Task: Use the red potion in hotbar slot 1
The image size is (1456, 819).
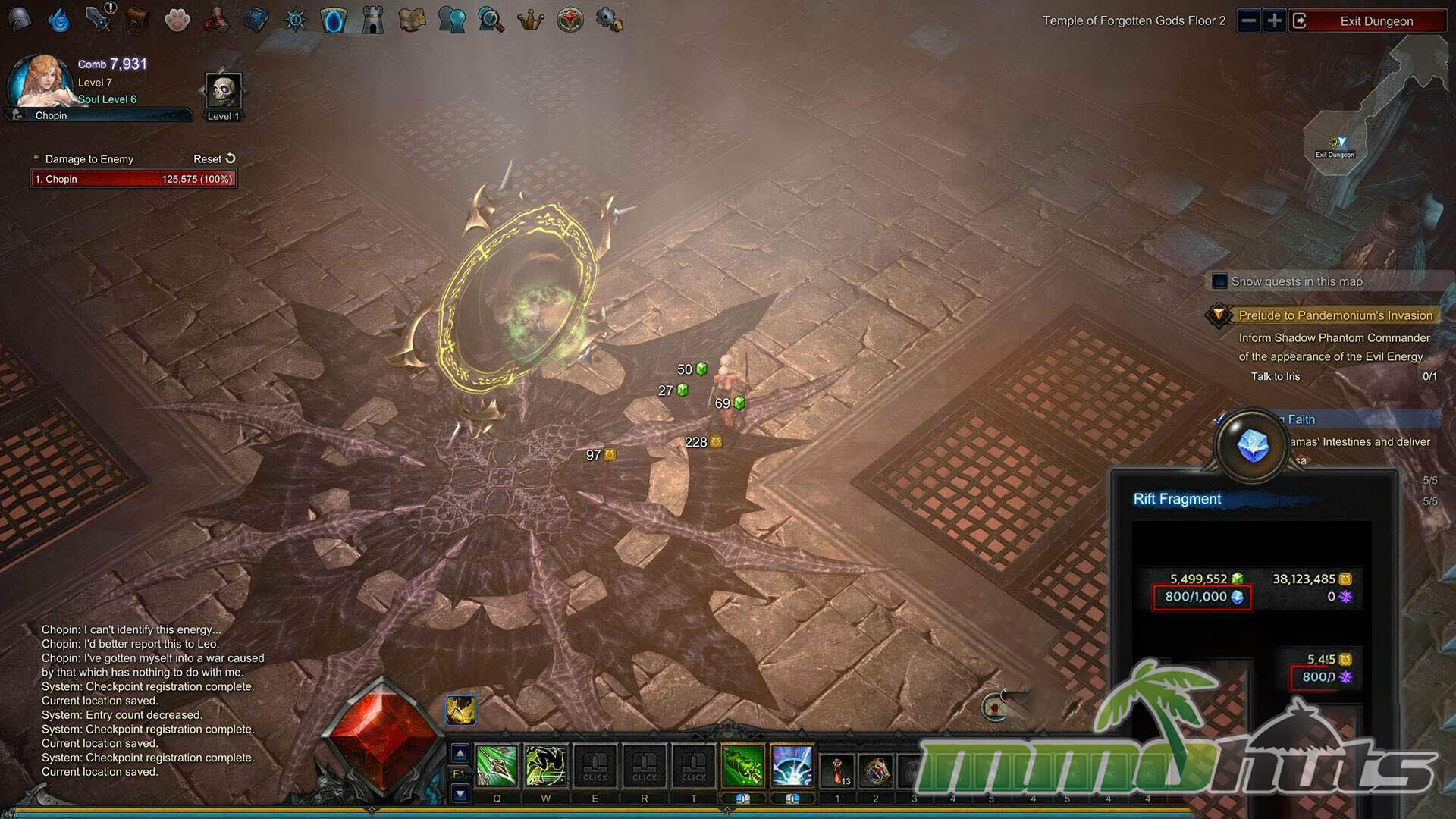Action: click(837, 770)
